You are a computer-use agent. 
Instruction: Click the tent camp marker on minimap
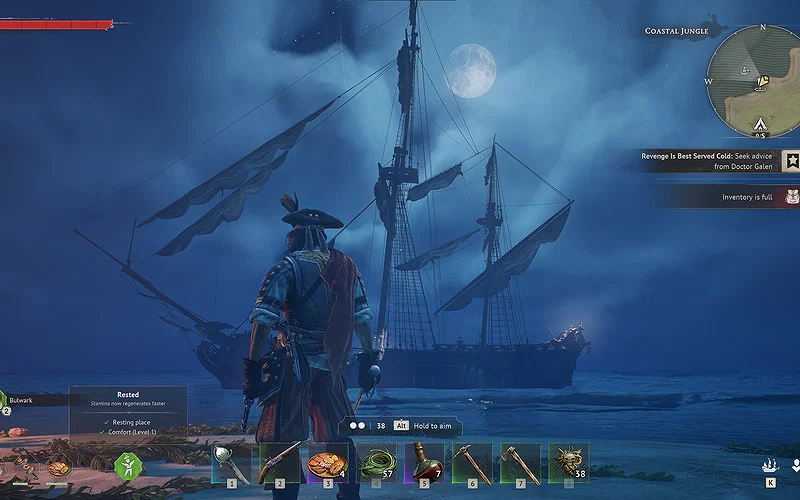759,124
